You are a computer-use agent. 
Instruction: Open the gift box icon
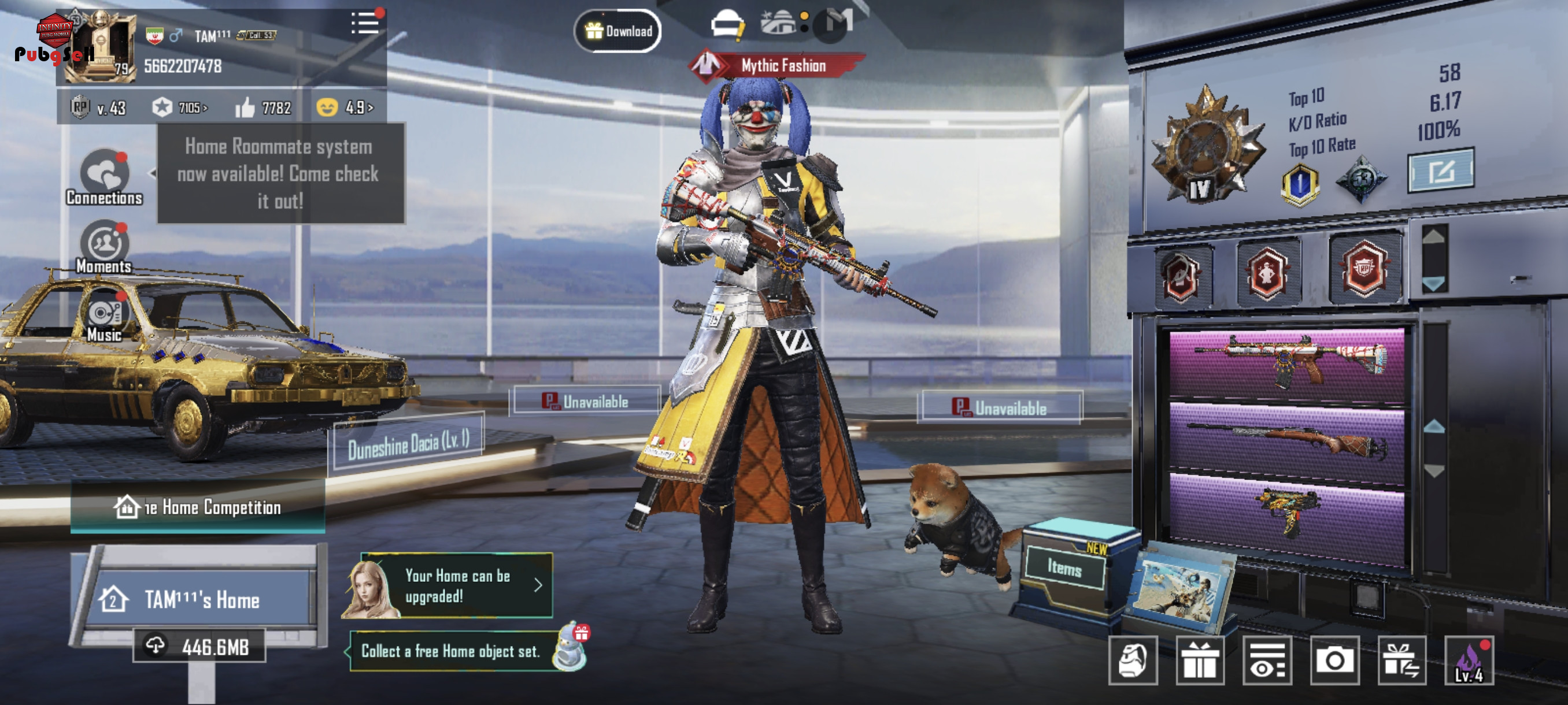[1199, 661]
